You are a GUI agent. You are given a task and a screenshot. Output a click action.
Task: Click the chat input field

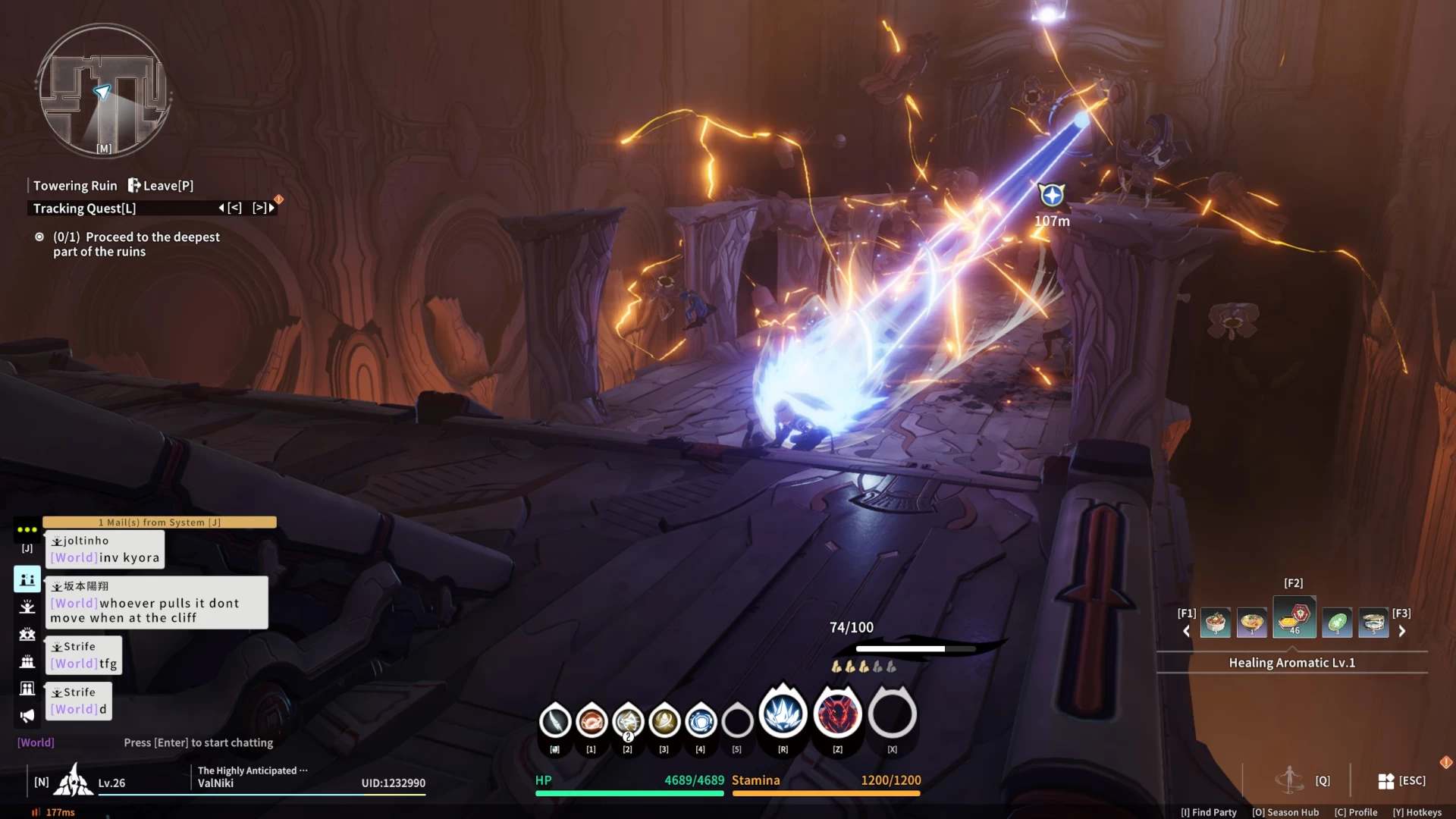[198, 743]
